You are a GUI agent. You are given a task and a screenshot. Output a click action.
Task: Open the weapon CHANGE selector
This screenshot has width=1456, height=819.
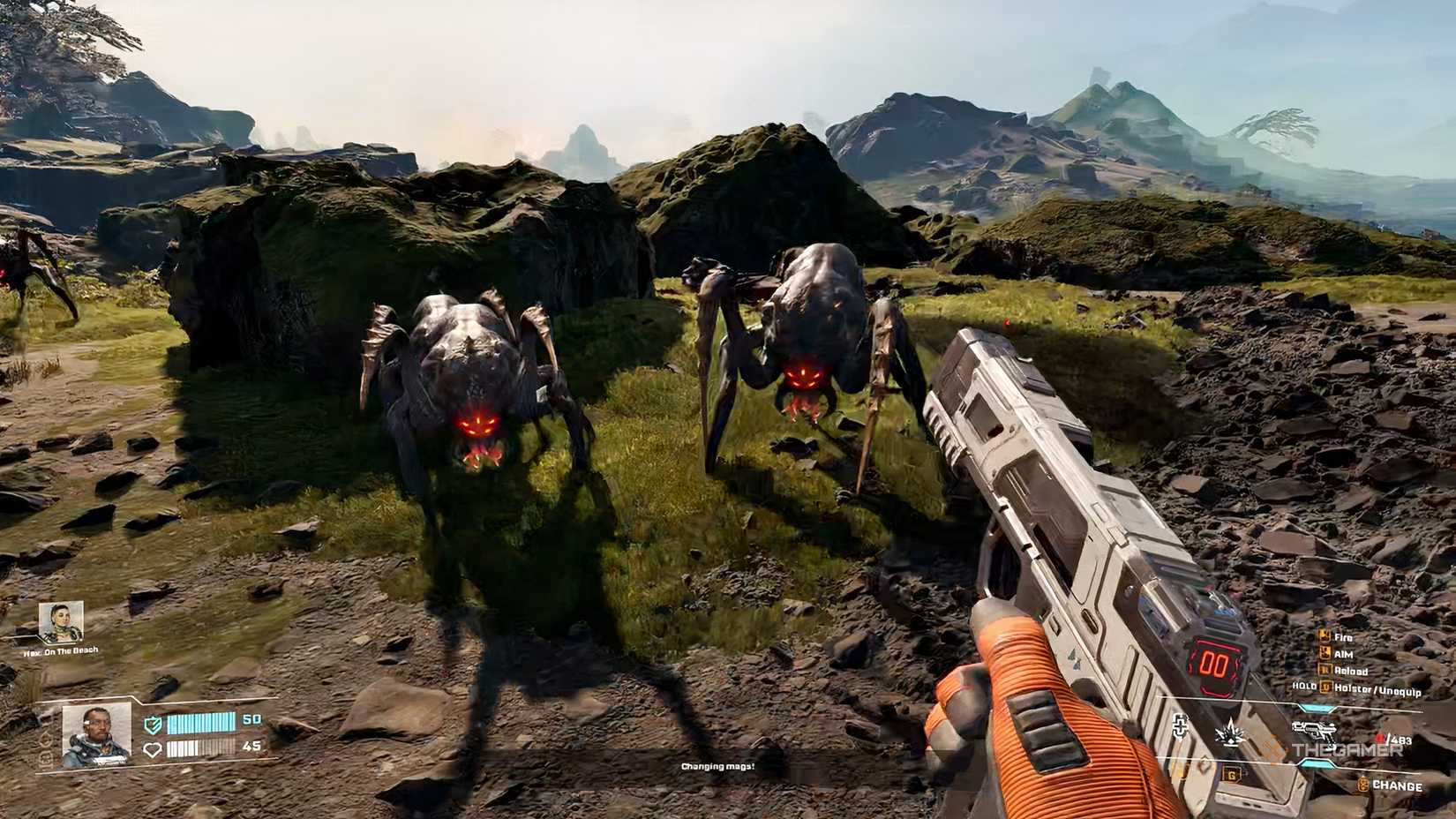click(x=1397, y=785)
